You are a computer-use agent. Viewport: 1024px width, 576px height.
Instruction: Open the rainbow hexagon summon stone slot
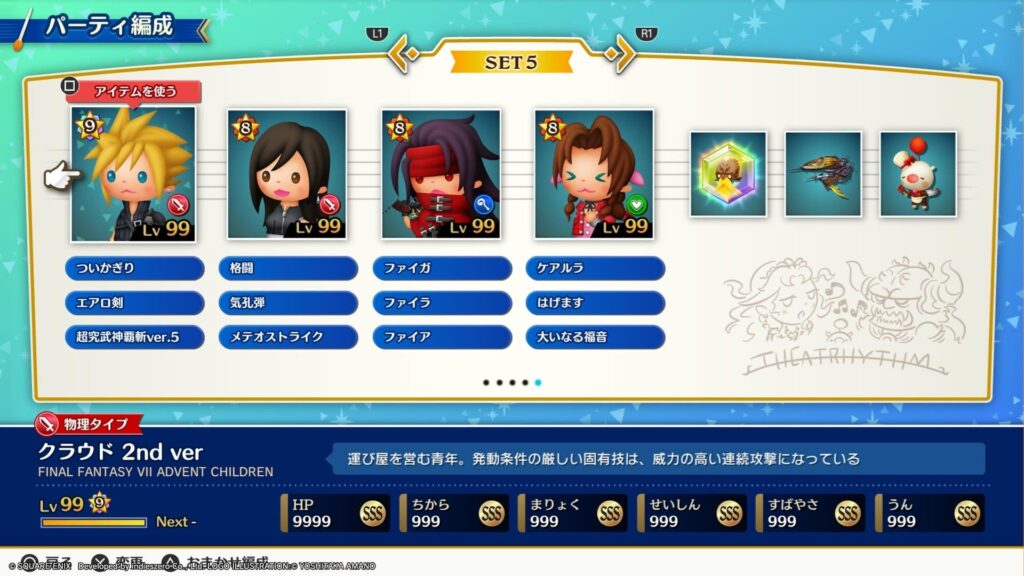point(728,174)
